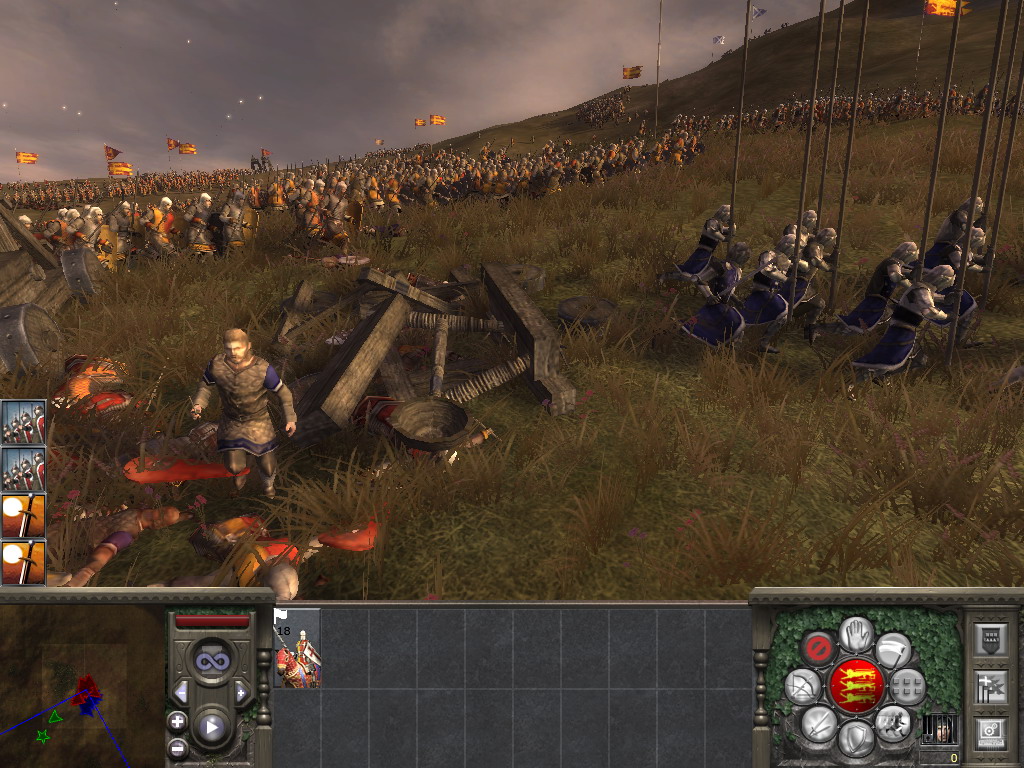Open the options via the gear side button

pyautogui.click(x=990, y=731)
